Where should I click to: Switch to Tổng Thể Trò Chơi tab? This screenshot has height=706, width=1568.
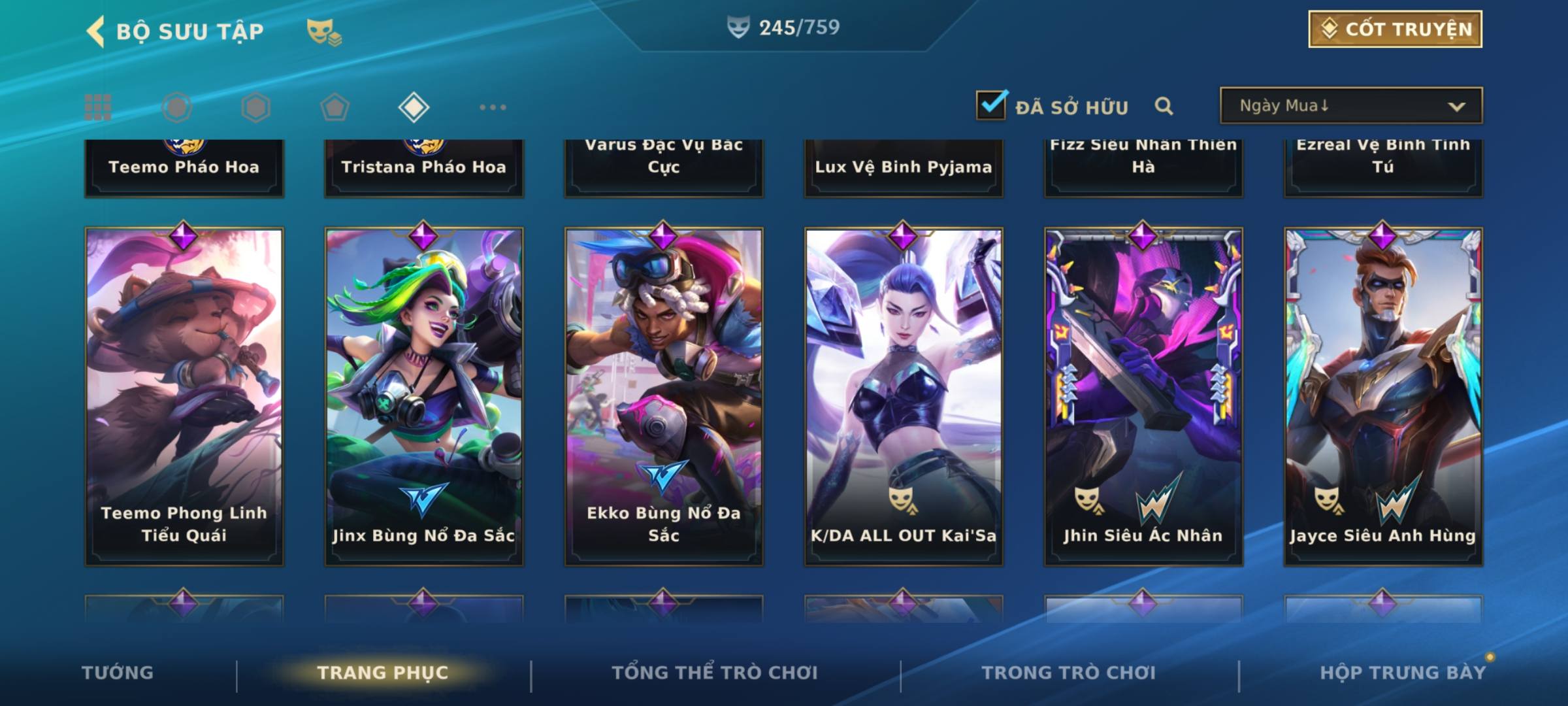click(x=715, y=673)
